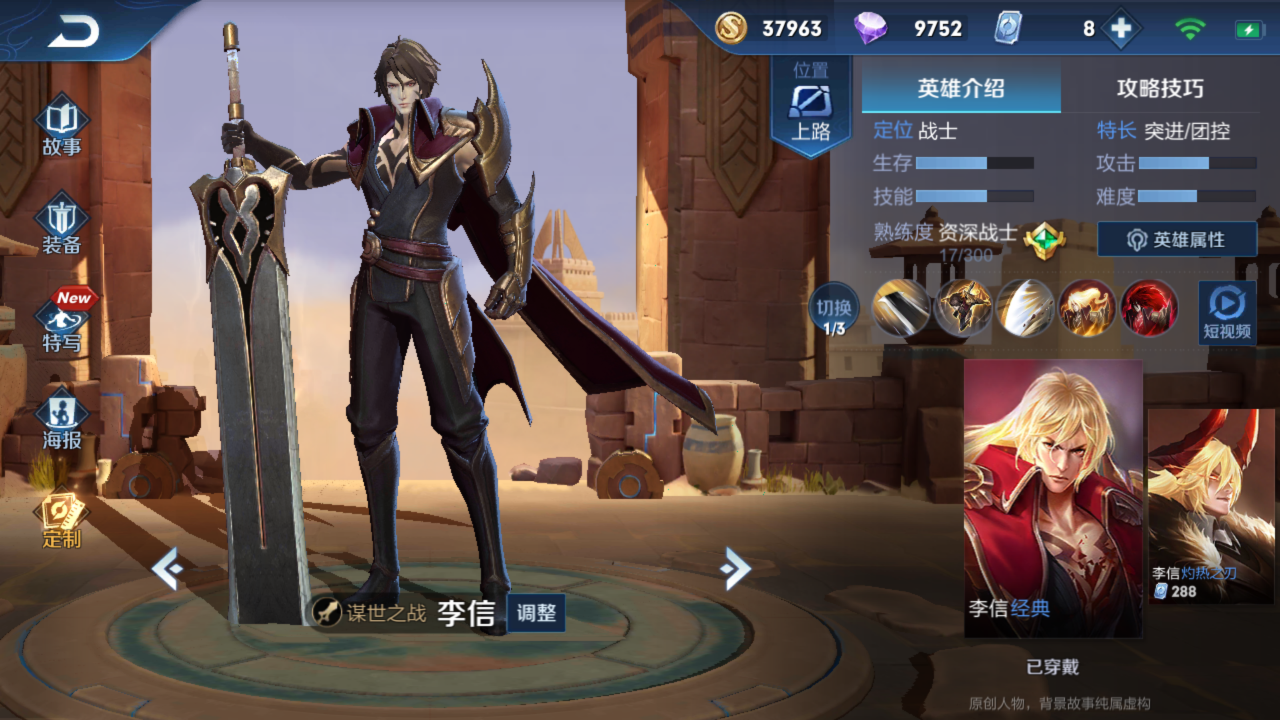Show the next hero with right arrow
Viewport: 1280px width, 720px height.
click(x=735, y=569)
